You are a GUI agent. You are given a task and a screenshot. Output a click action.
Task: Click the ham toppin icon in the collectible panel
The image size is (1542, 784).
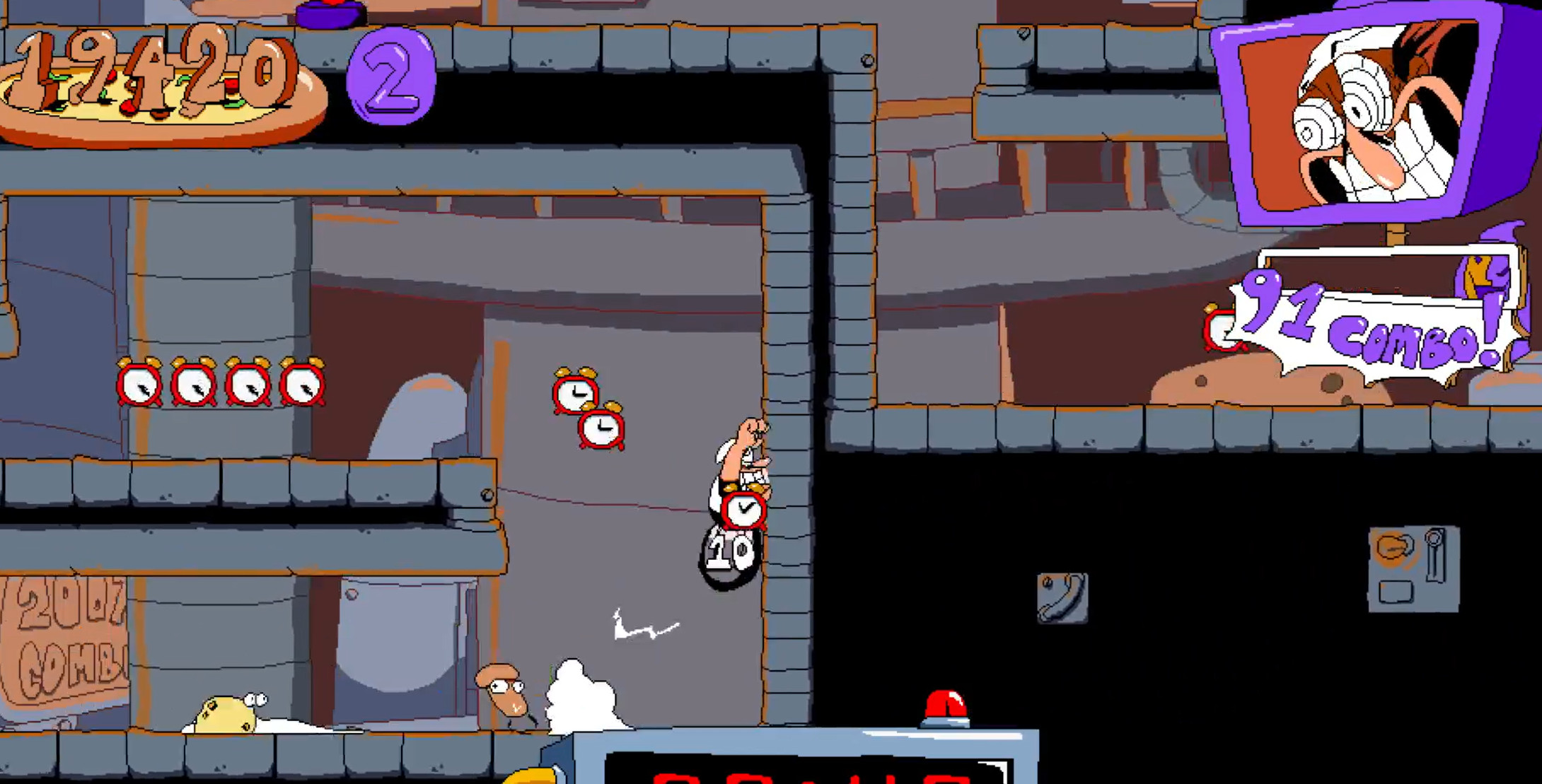[x=1393, y=548]
